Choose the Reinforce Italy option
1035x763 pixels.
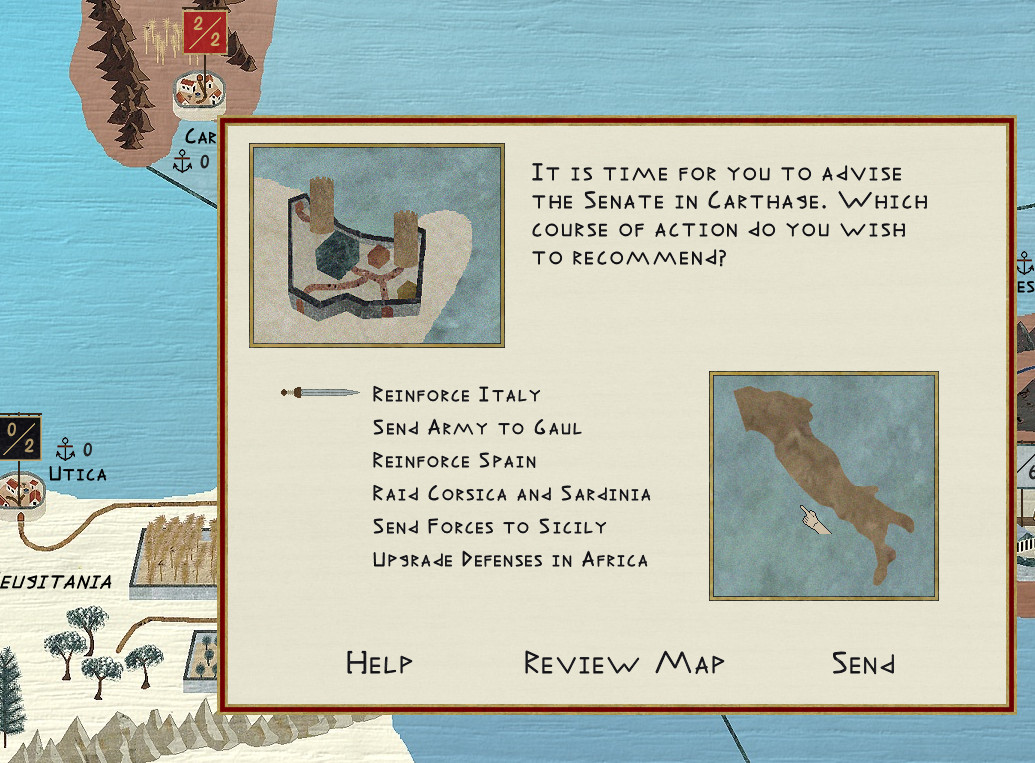(456, 395)
